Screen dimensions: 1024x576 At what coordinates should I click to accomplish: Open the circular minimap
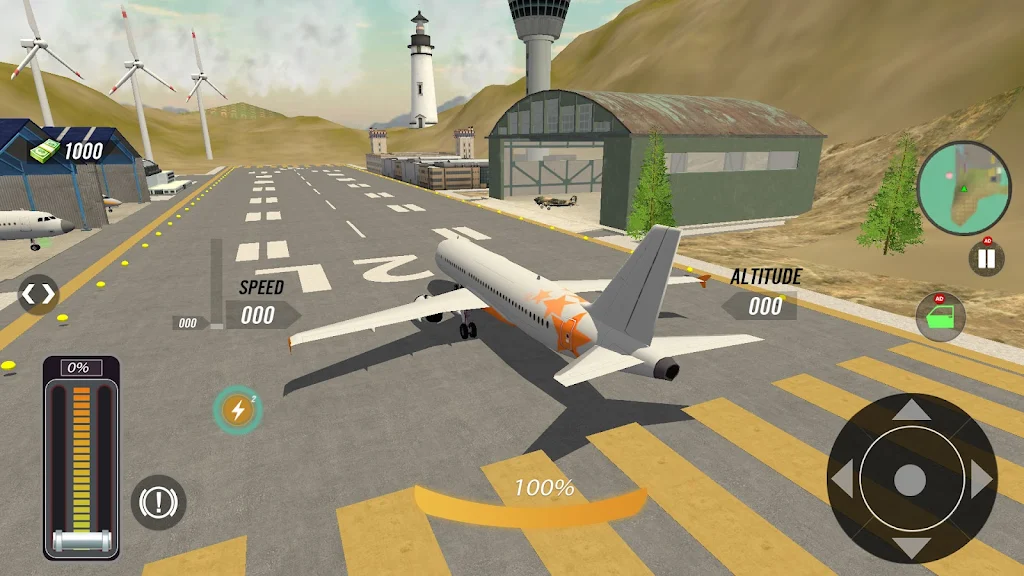pyautogui.click(x=964, y=188)
